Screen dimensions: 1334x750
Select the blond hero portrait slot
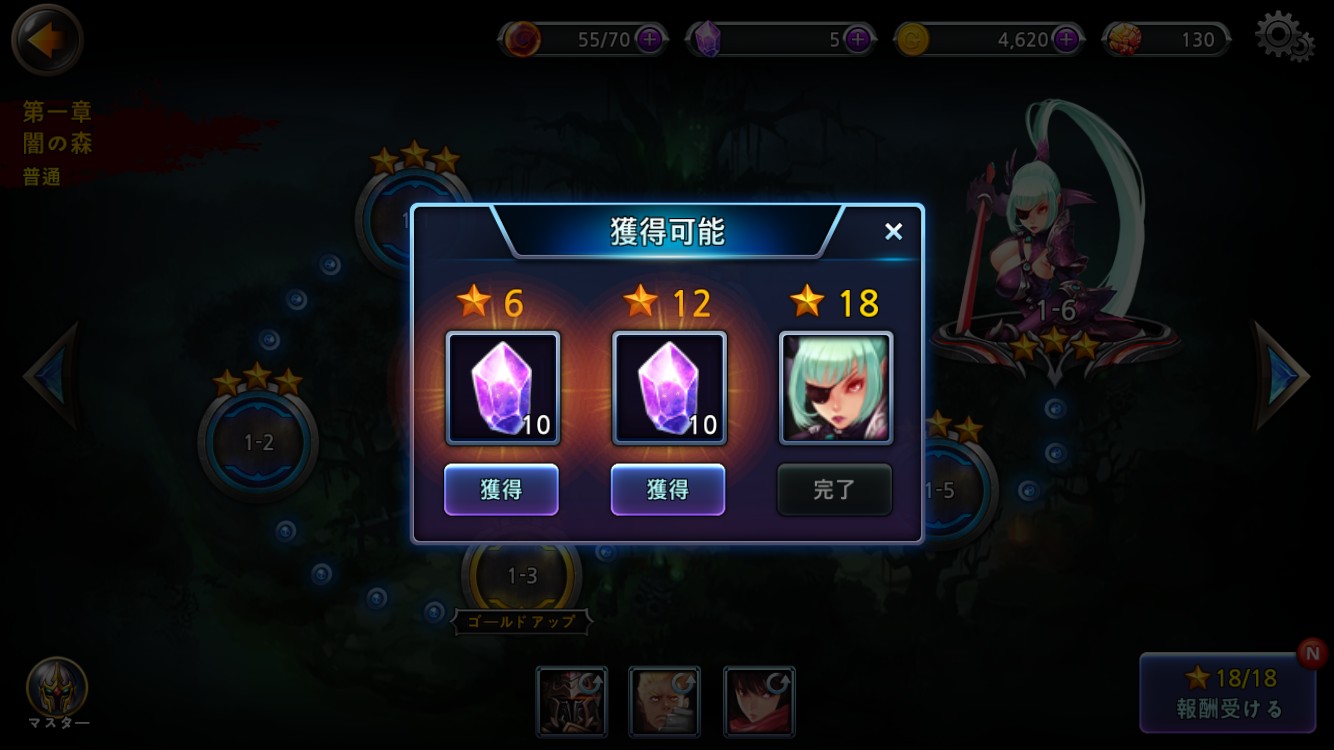click(x=664, y=701)
